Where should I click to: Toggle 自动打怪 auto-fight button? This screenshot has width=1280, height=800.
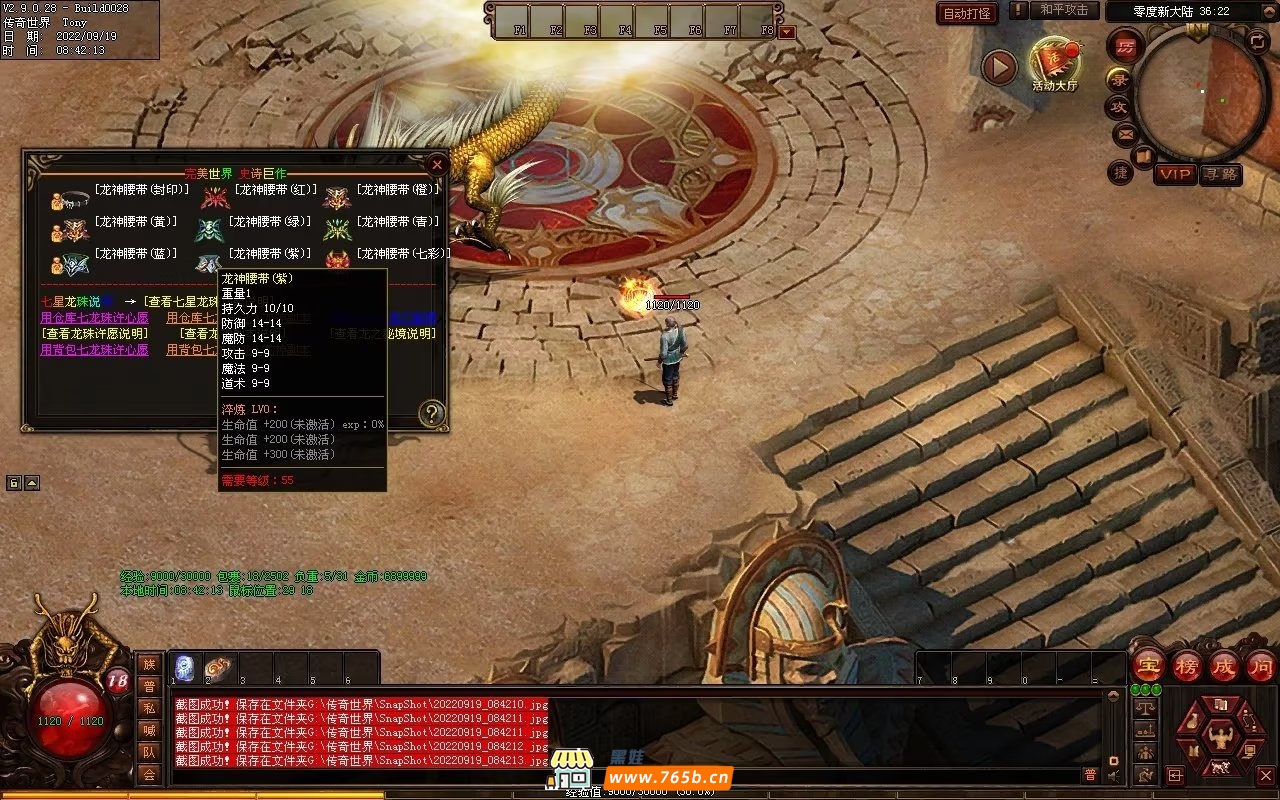click(967, 13)
